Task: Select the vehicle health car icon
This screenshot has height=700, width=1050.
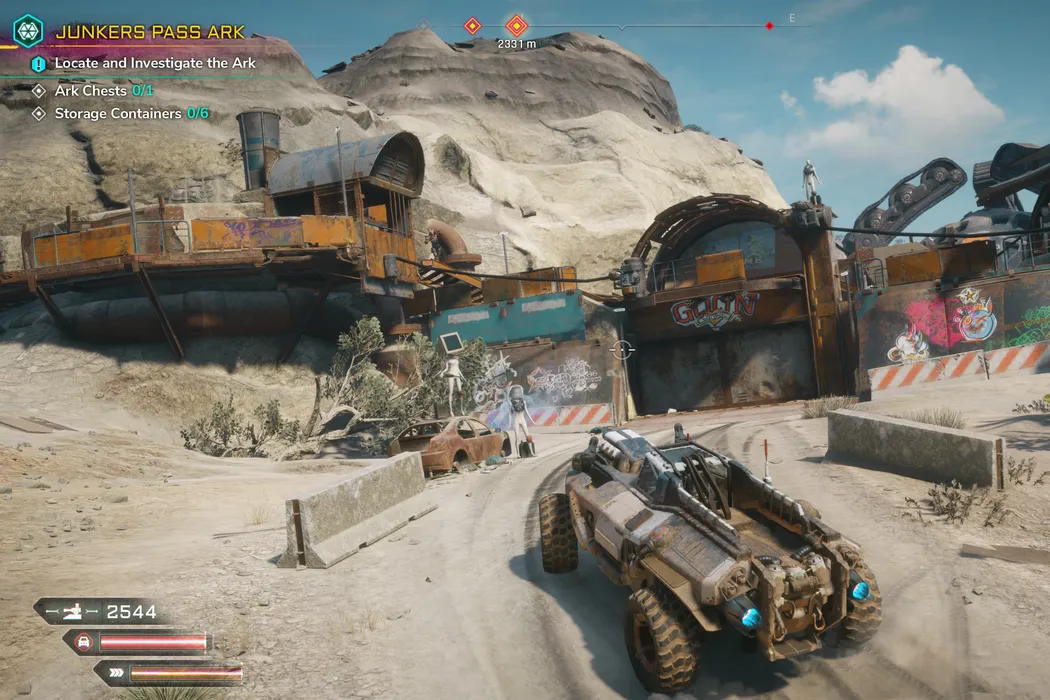Action: coord(80,642)
